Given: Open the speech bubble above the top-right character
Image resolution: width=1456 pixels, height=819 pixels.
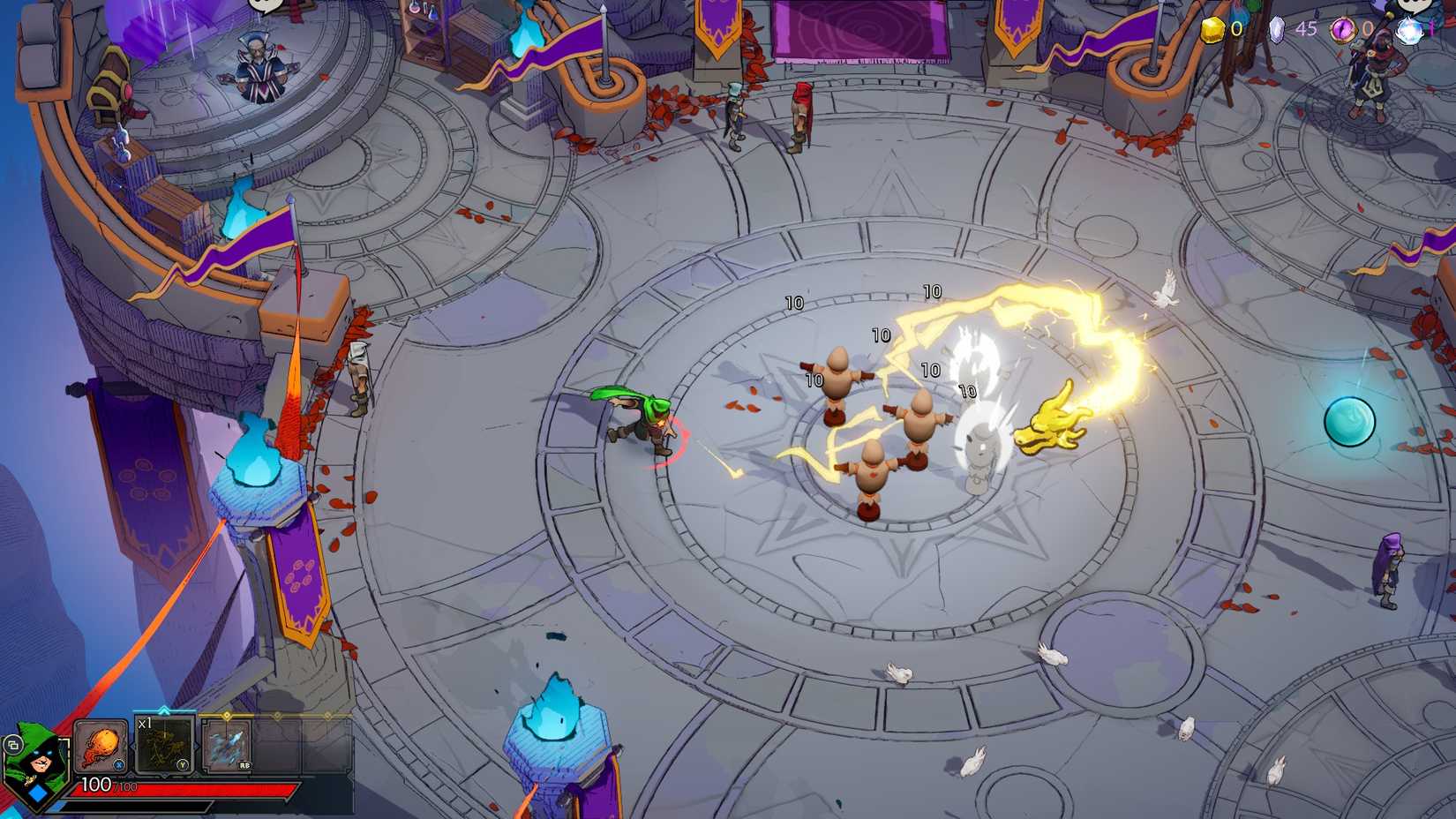Looking at the screenshot, I should click(x=1414, y=5).
